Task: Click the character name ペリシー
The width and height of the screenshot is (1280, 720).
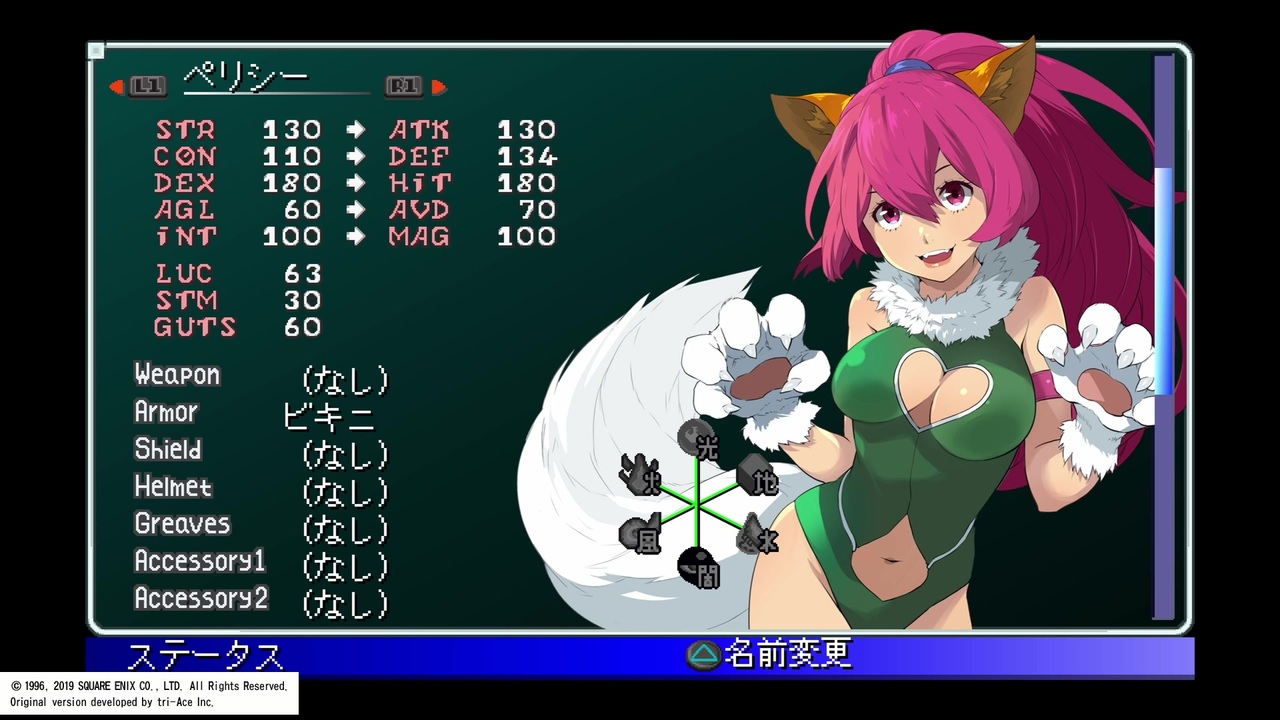Action: (246, 78)
